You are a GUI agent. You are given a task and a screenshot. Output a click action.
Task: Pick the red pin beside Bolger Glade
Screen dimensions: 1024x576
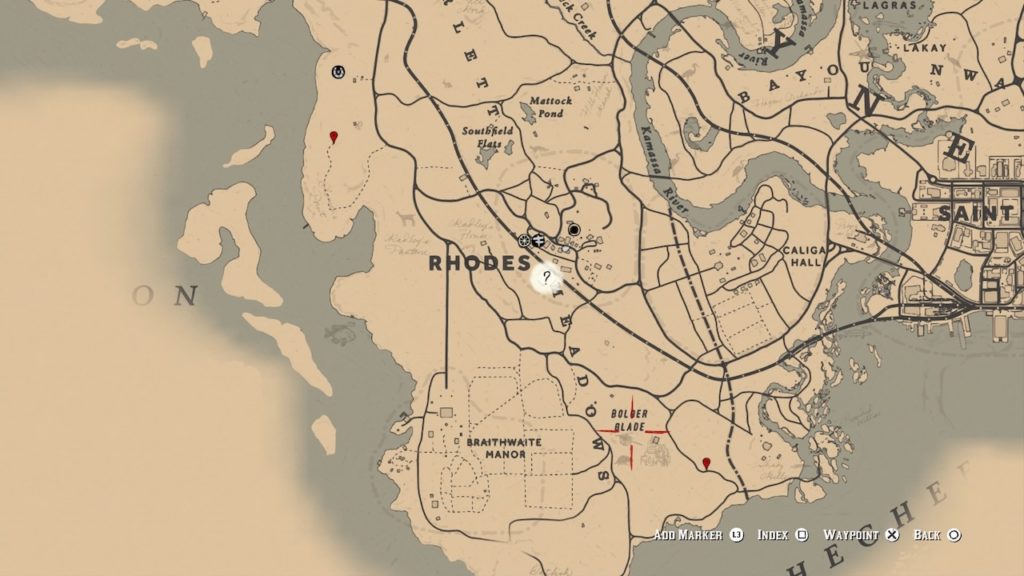point(707,463)
